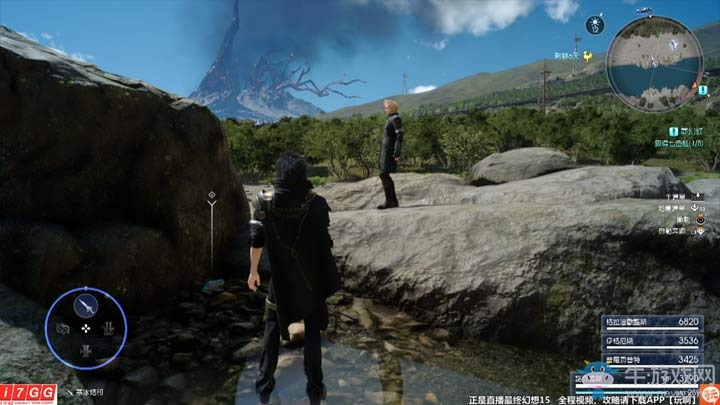Equip the bottom weapon wheel slot
720x405 pixels.
[86, 351]
